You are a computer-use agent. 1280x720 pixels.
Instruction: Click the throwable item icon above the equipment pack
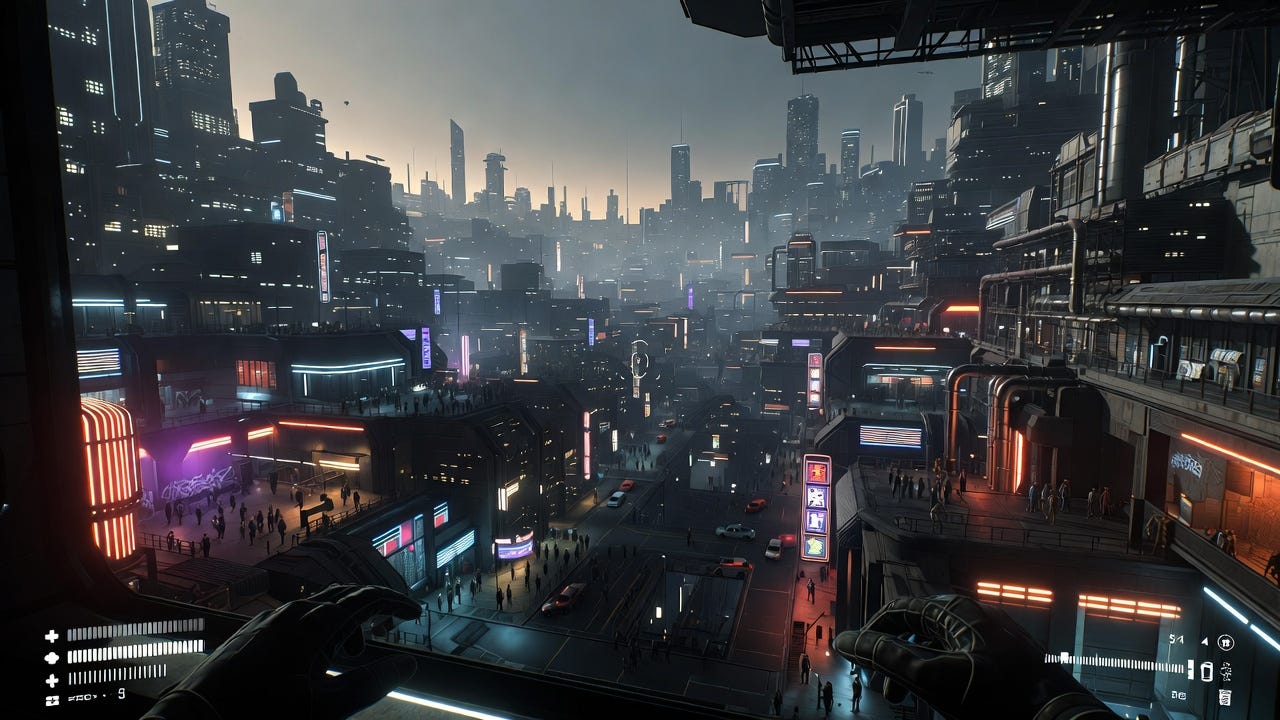(x=1225, y=672)
